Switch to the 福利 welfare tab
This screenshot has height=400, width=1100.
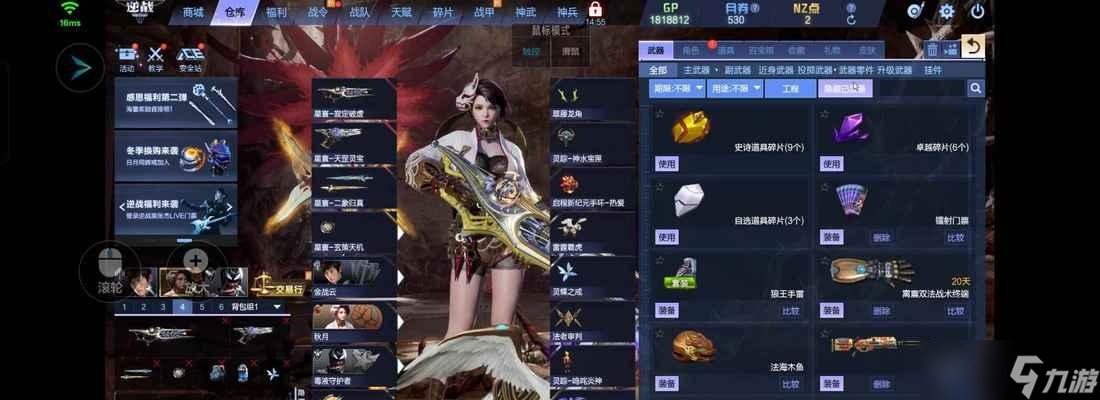coord(276,12)
